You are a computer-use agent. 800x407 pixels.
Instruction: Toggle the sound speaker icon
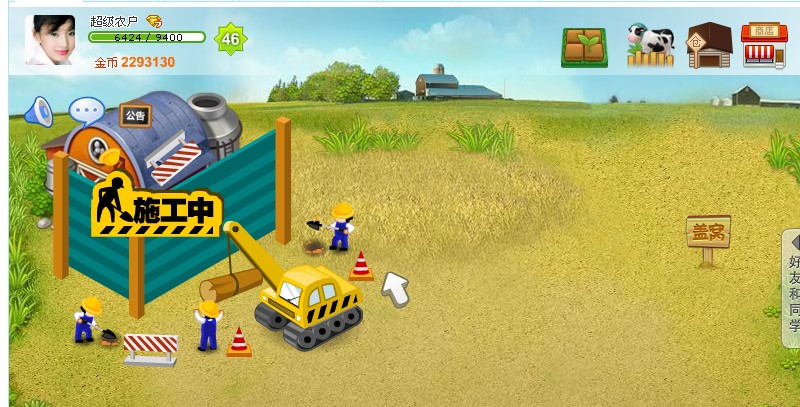(x=38, y=111)
